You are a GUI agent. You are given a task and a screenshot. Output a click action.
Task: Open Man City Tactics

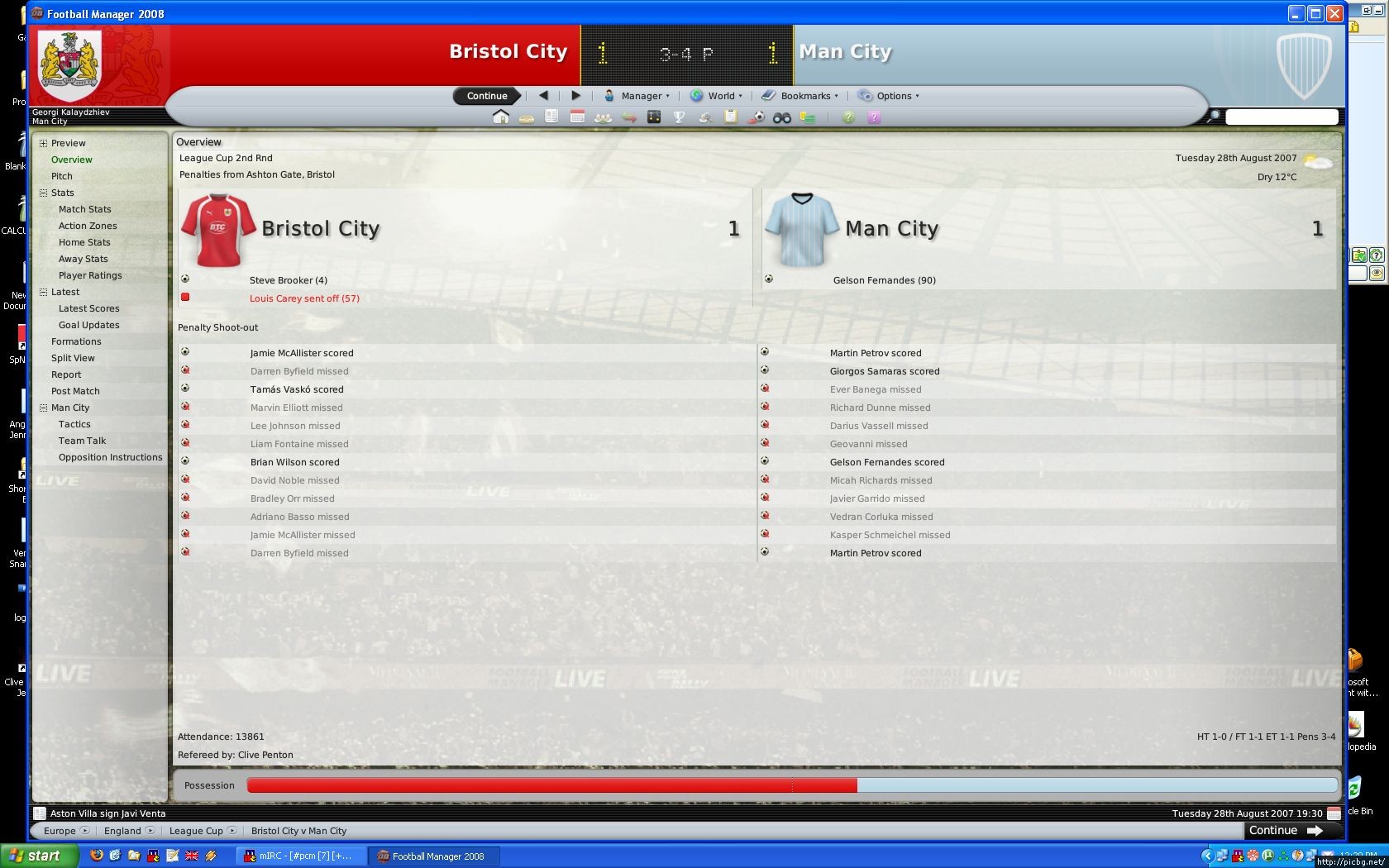74,424
